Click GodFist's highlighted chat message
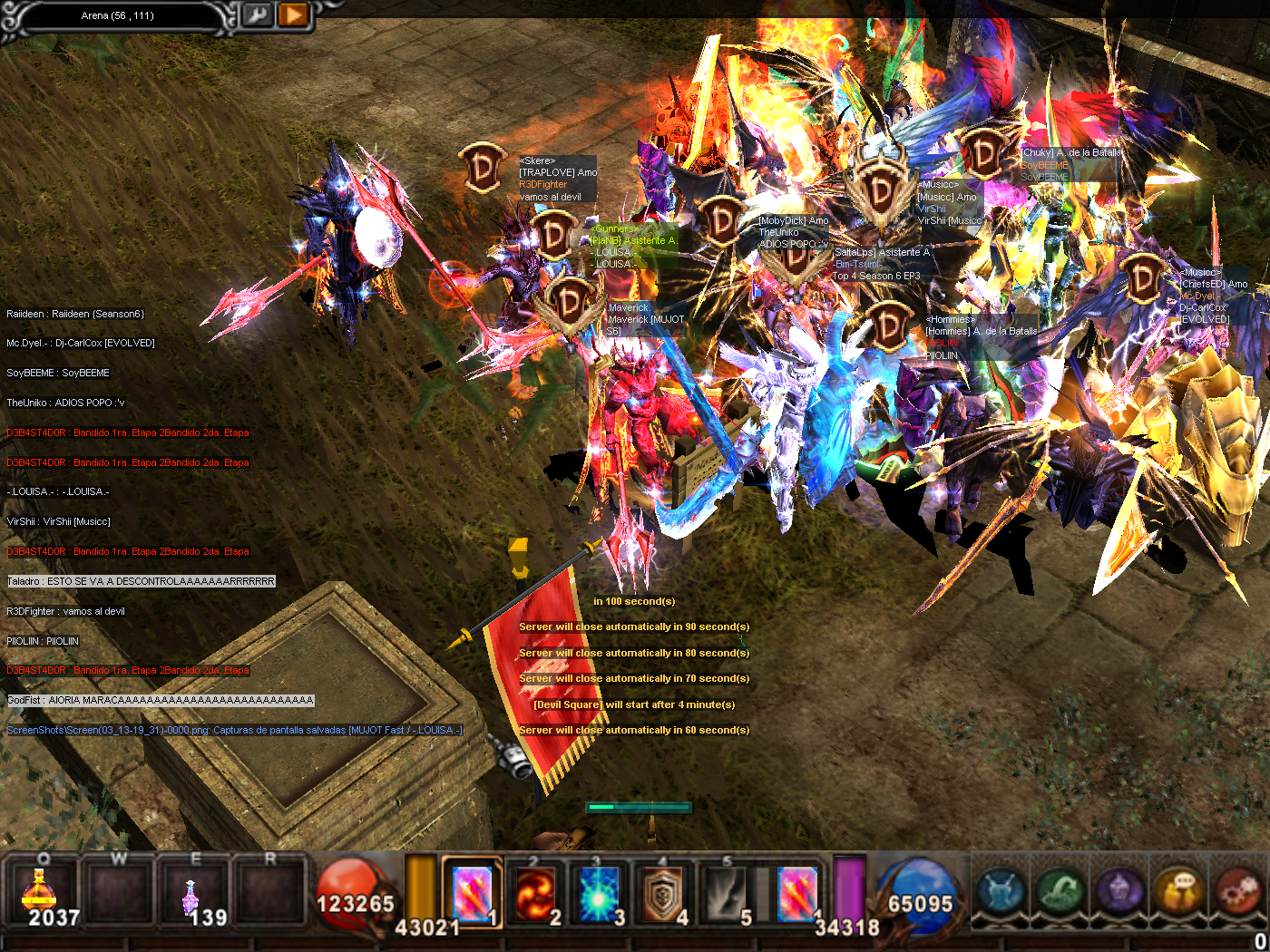This screenshot has width=1270, height=952. click(161, 700)
